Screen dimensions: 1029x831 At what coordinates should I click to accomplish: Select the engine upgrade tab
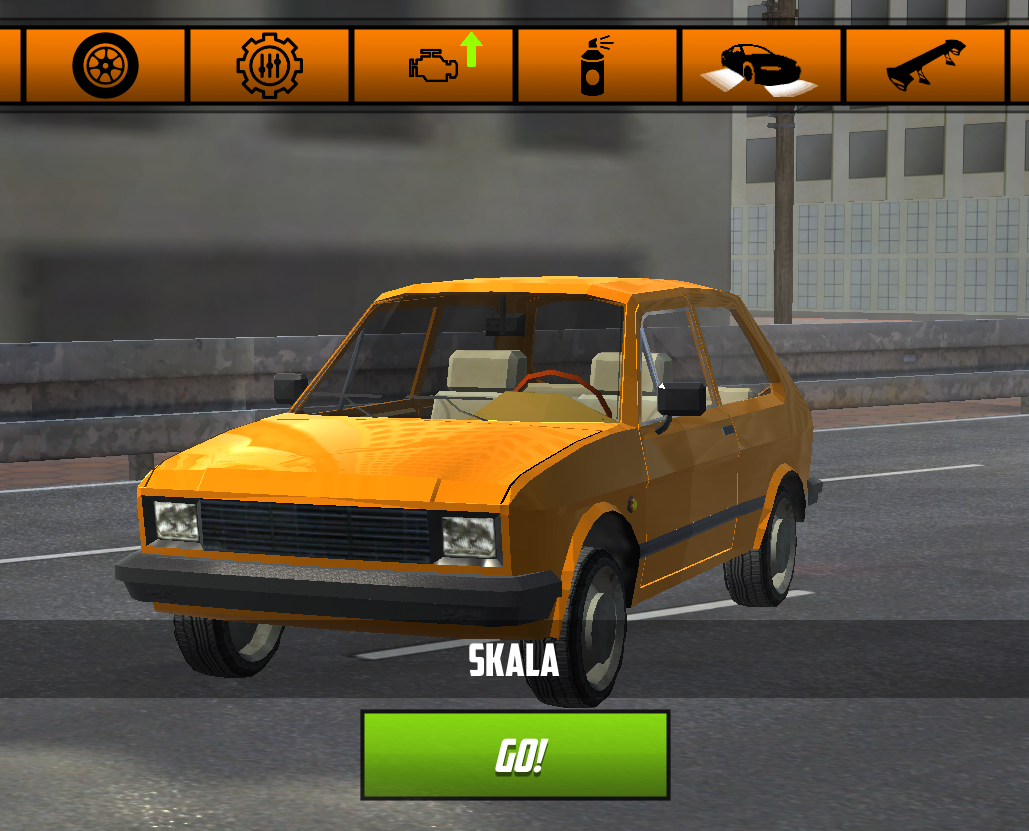(x=433, y=66)
